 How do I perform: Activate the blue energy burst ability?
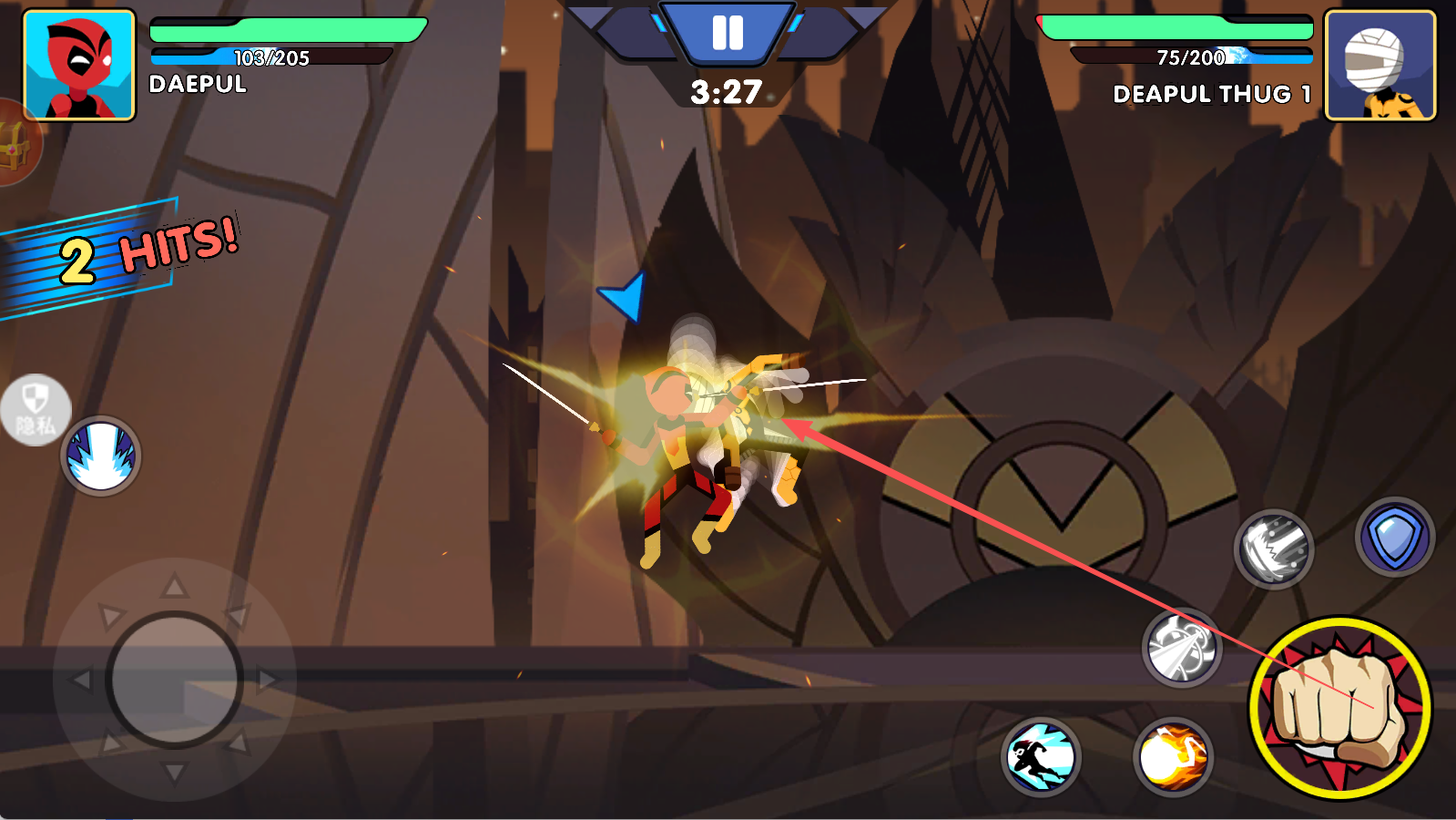(x=101, y=456)
